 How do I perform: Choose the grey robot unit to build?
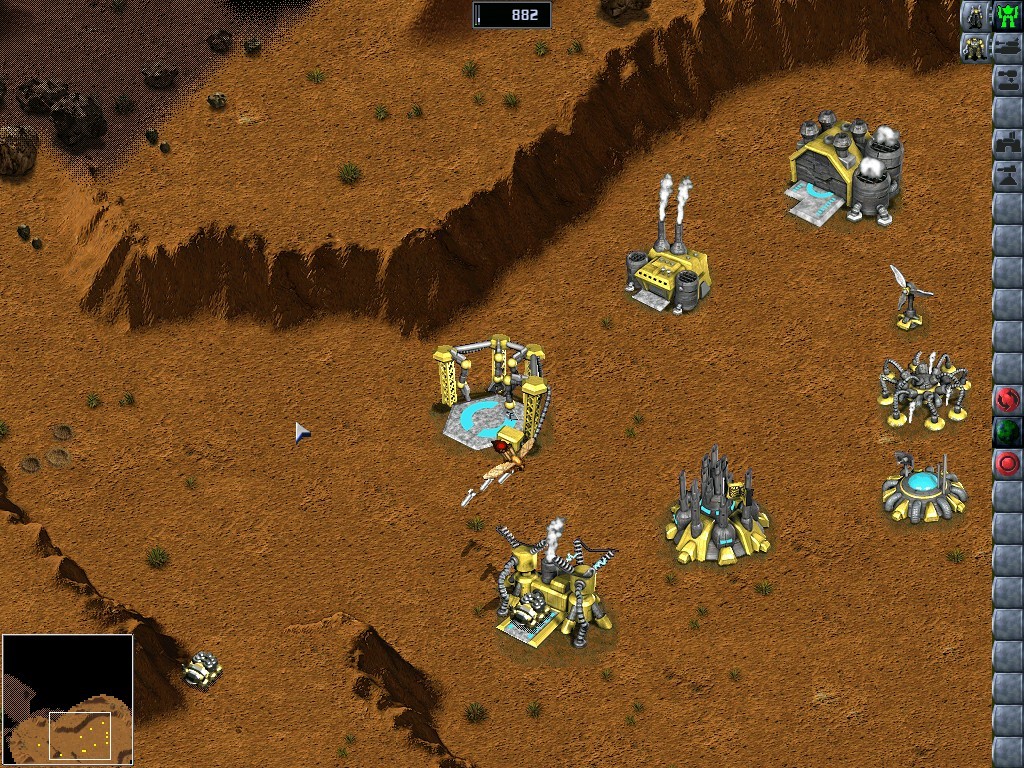[x=975, y=16]
